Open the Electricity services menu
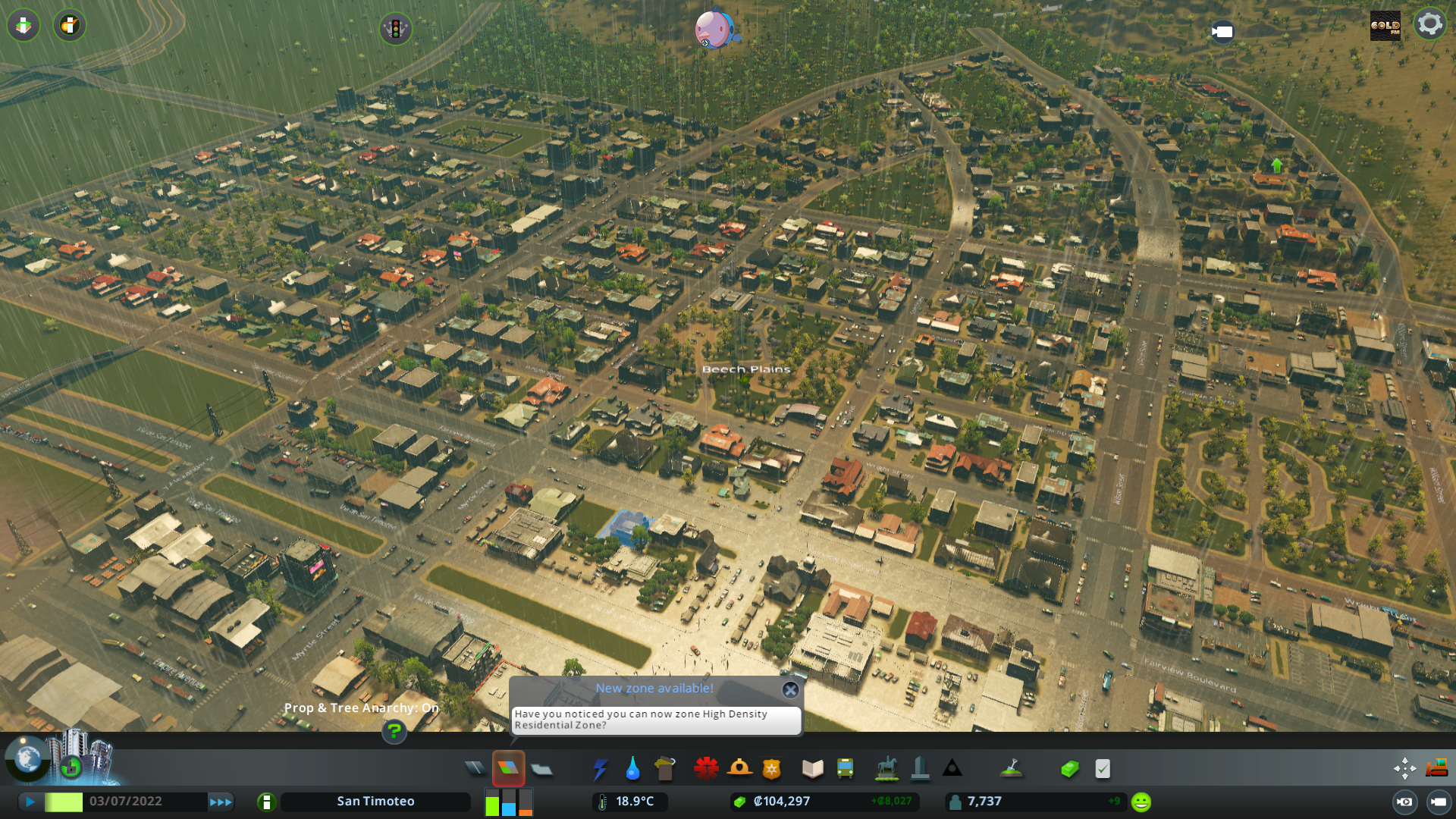 (601, 768)
